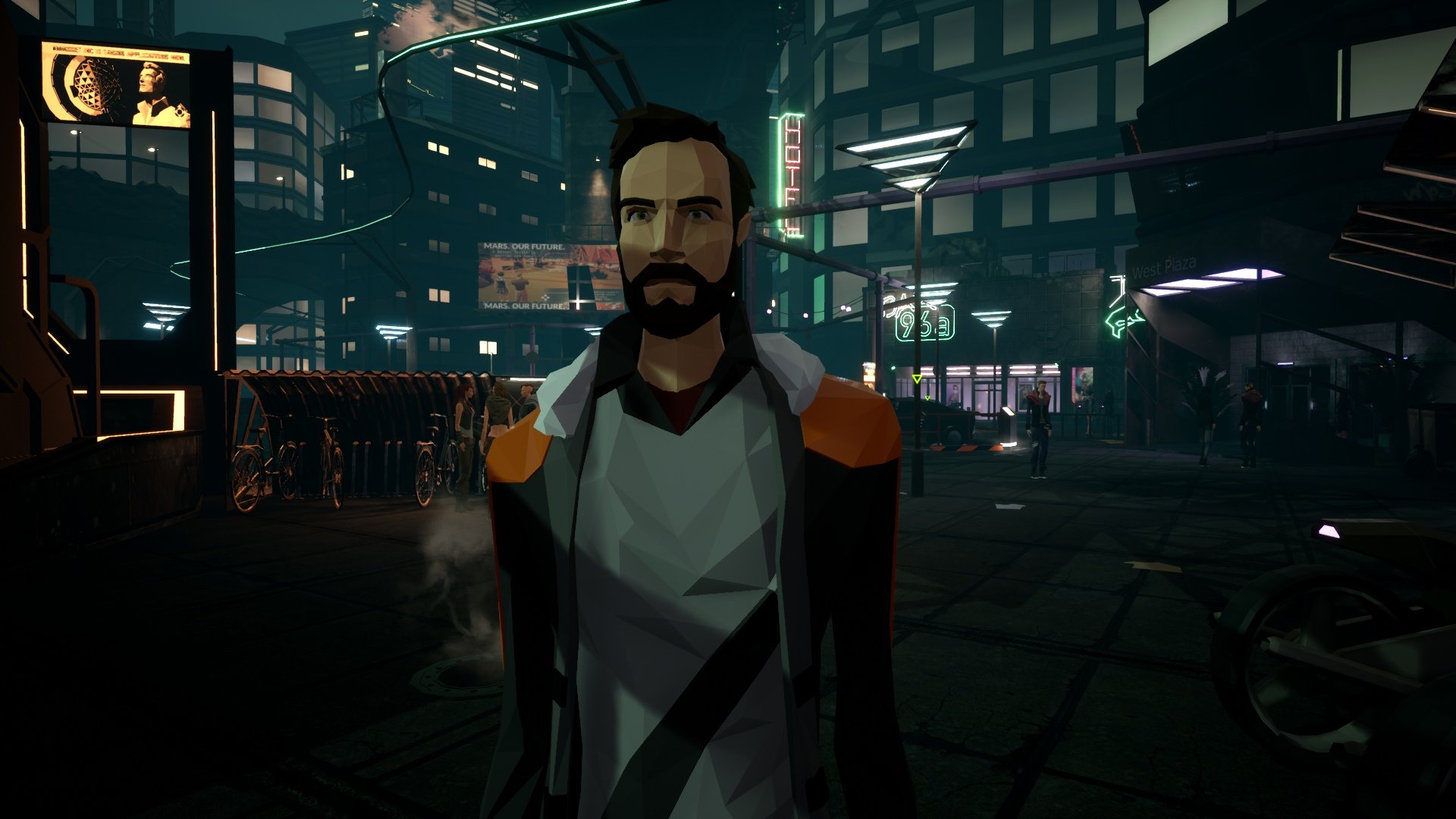Click the larger green triangle interaction marker
Screen dimensions: 1456x819
[x=917, y=378]
